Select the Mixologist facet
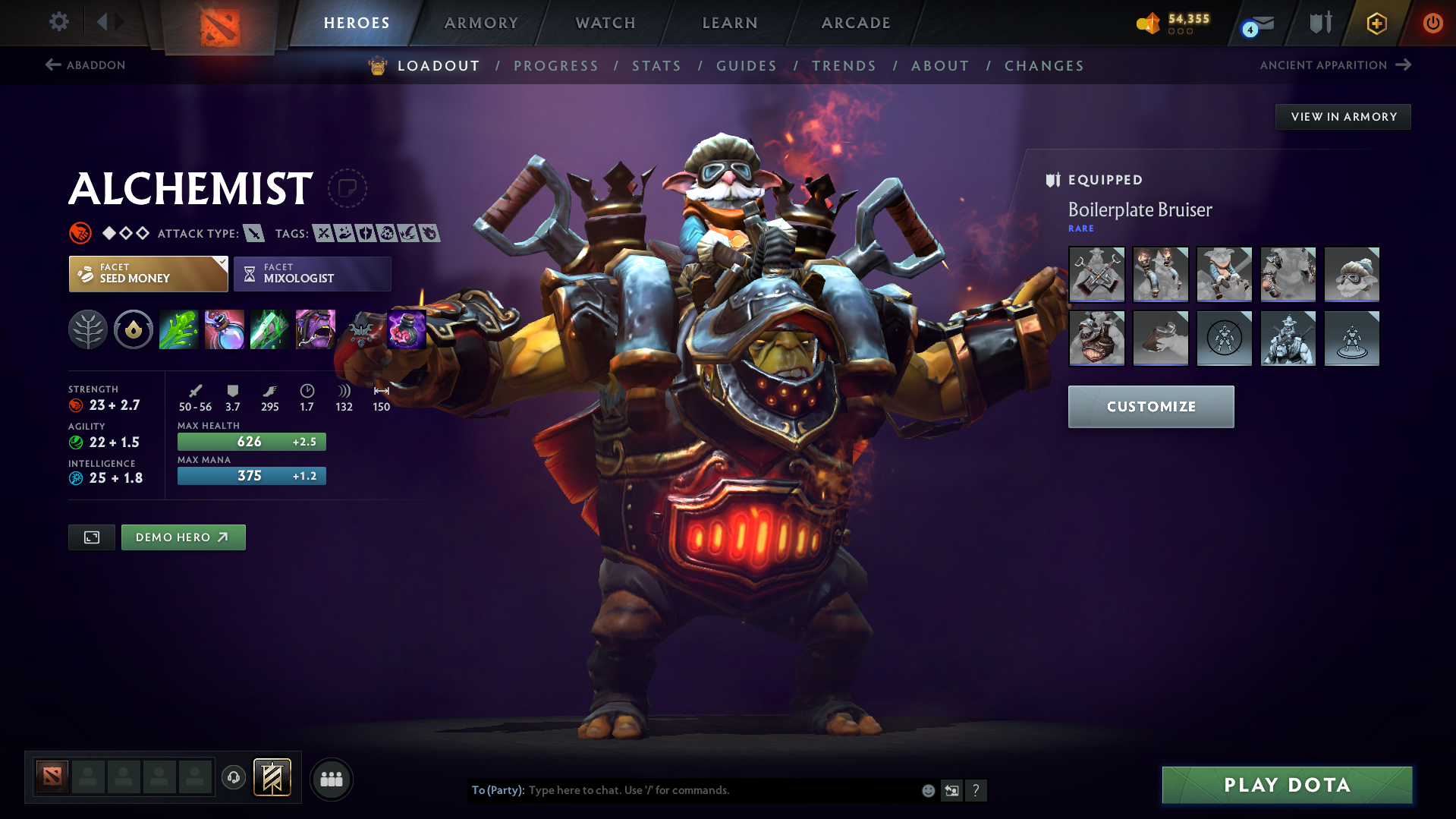 pos(312,274)
